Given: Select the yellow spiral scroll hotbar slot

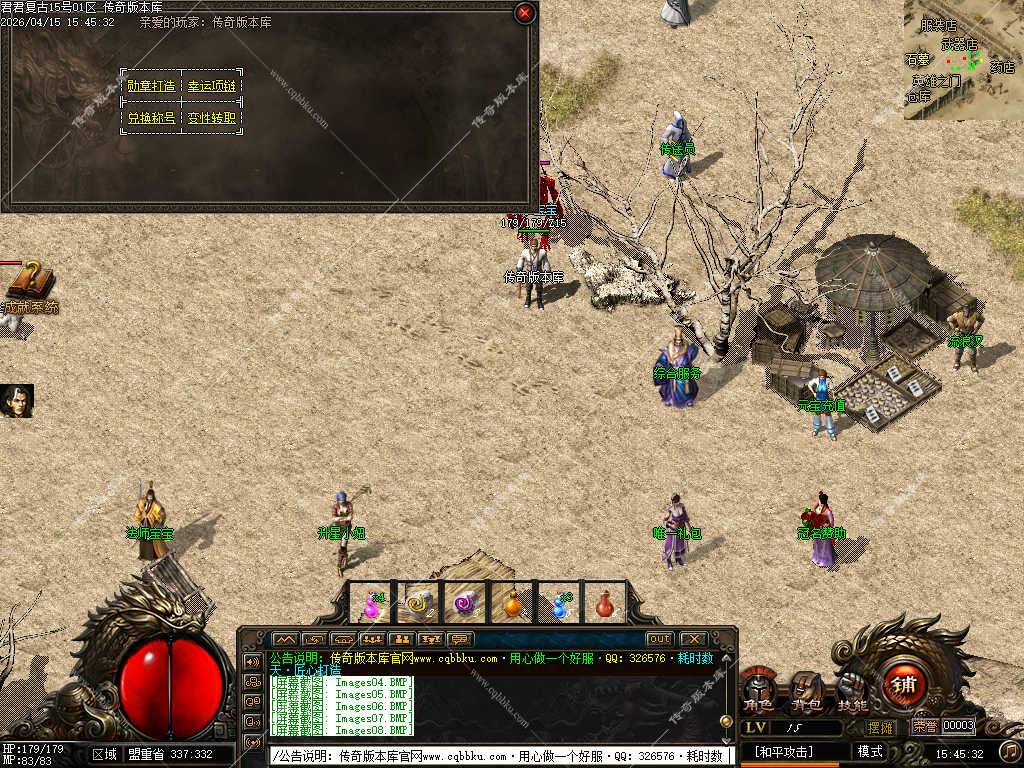Looking at the screenshot, I should tap(420, 603).
